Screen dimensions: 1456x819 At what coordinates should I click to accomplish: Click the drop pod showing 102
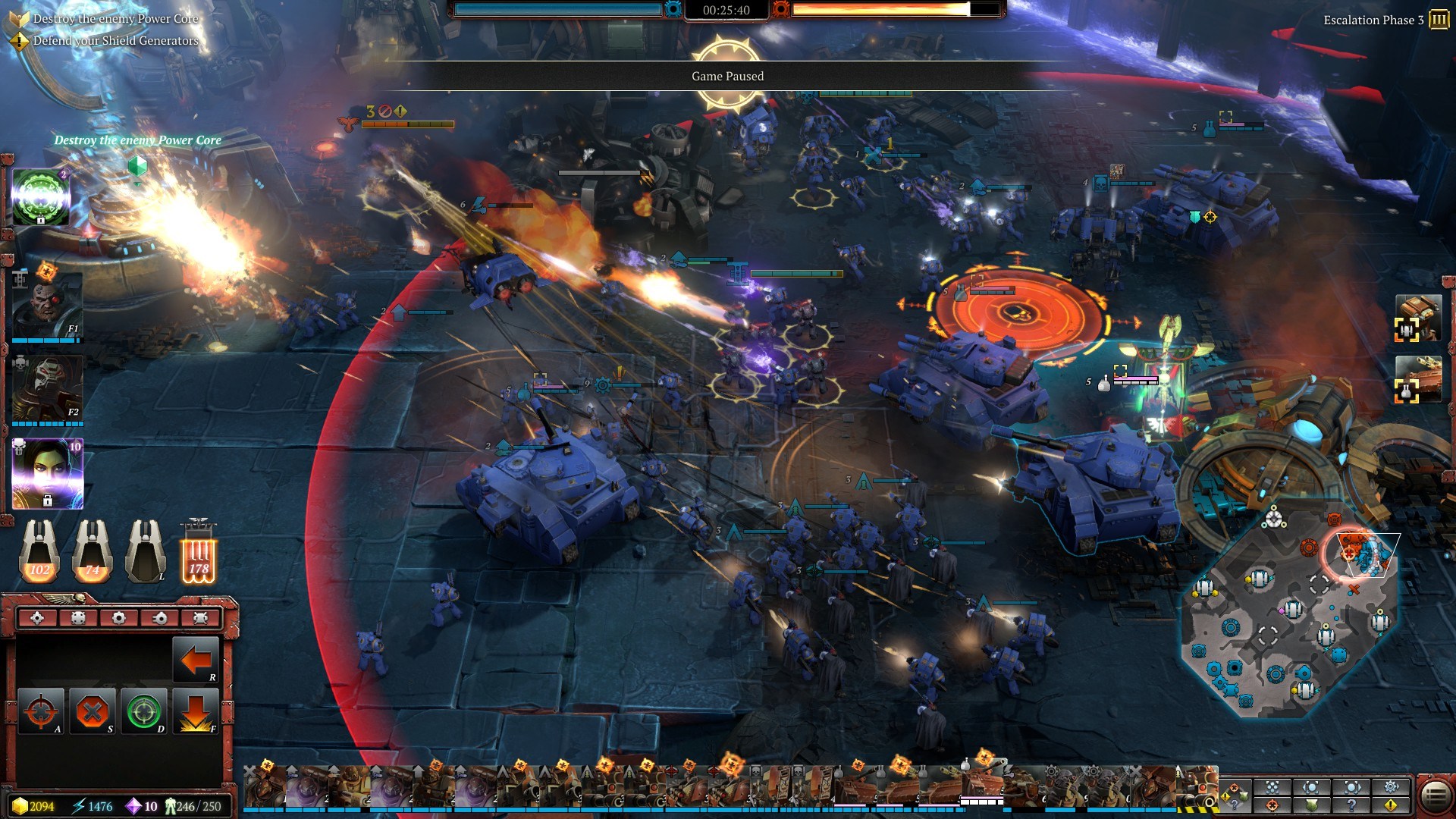coord(39,551)
